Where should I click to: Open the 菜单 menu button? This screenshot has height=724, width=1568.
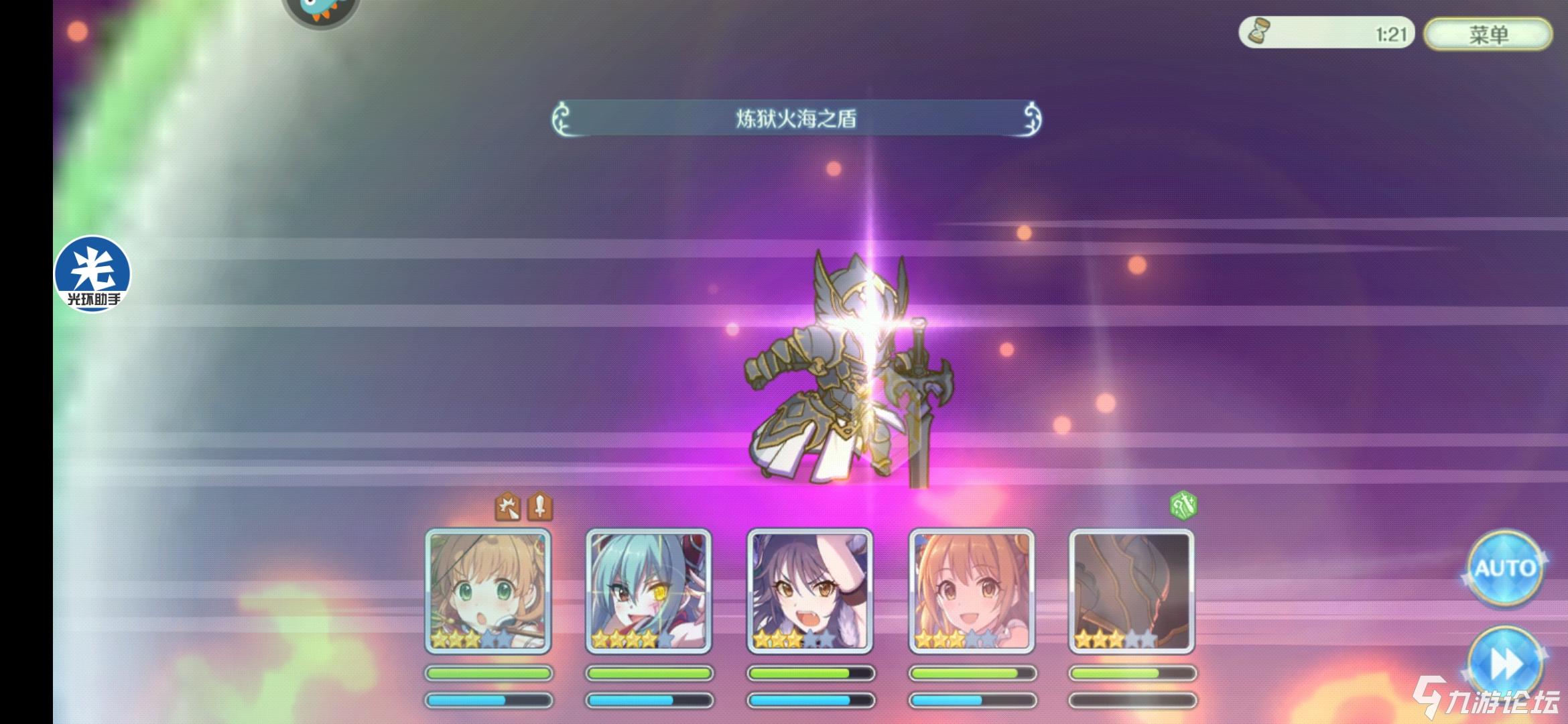click(x=1488, y=34)
